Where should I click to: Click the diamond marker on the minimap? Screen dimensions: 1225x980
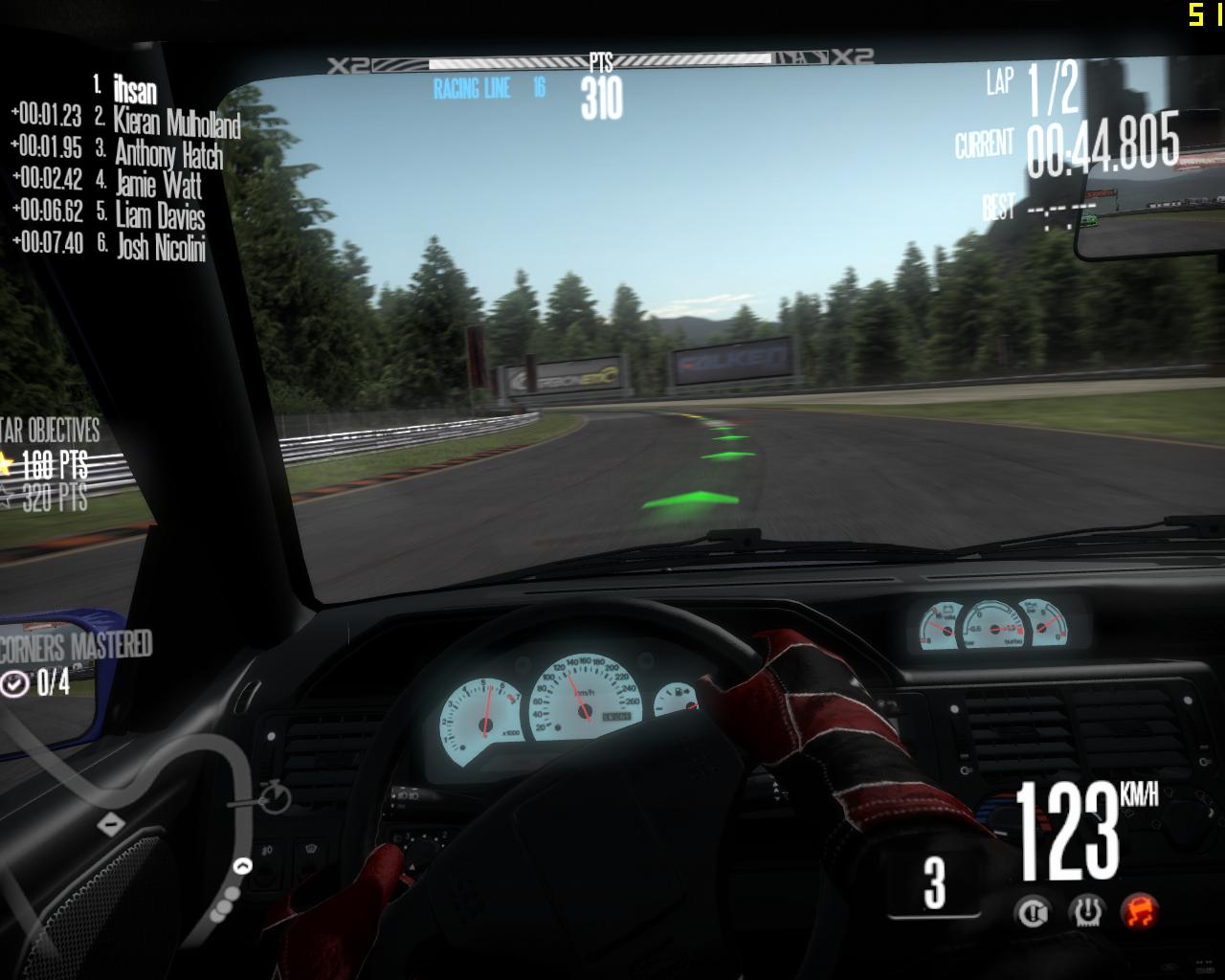pos(111,824)
